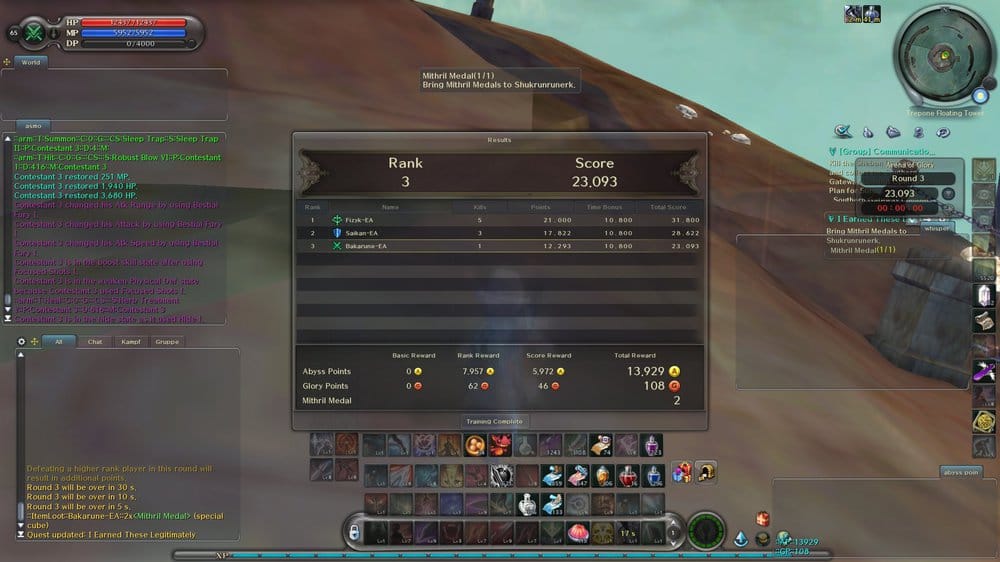Use the blue mana potion slot

(x=652, y=475)
